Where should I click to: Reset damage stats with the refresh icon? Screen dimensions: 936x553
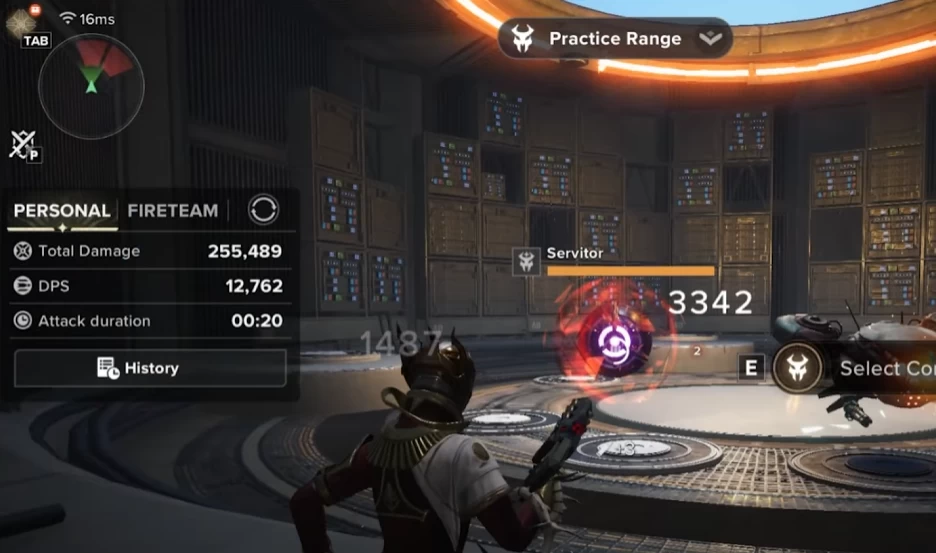(x=264, y=210)
